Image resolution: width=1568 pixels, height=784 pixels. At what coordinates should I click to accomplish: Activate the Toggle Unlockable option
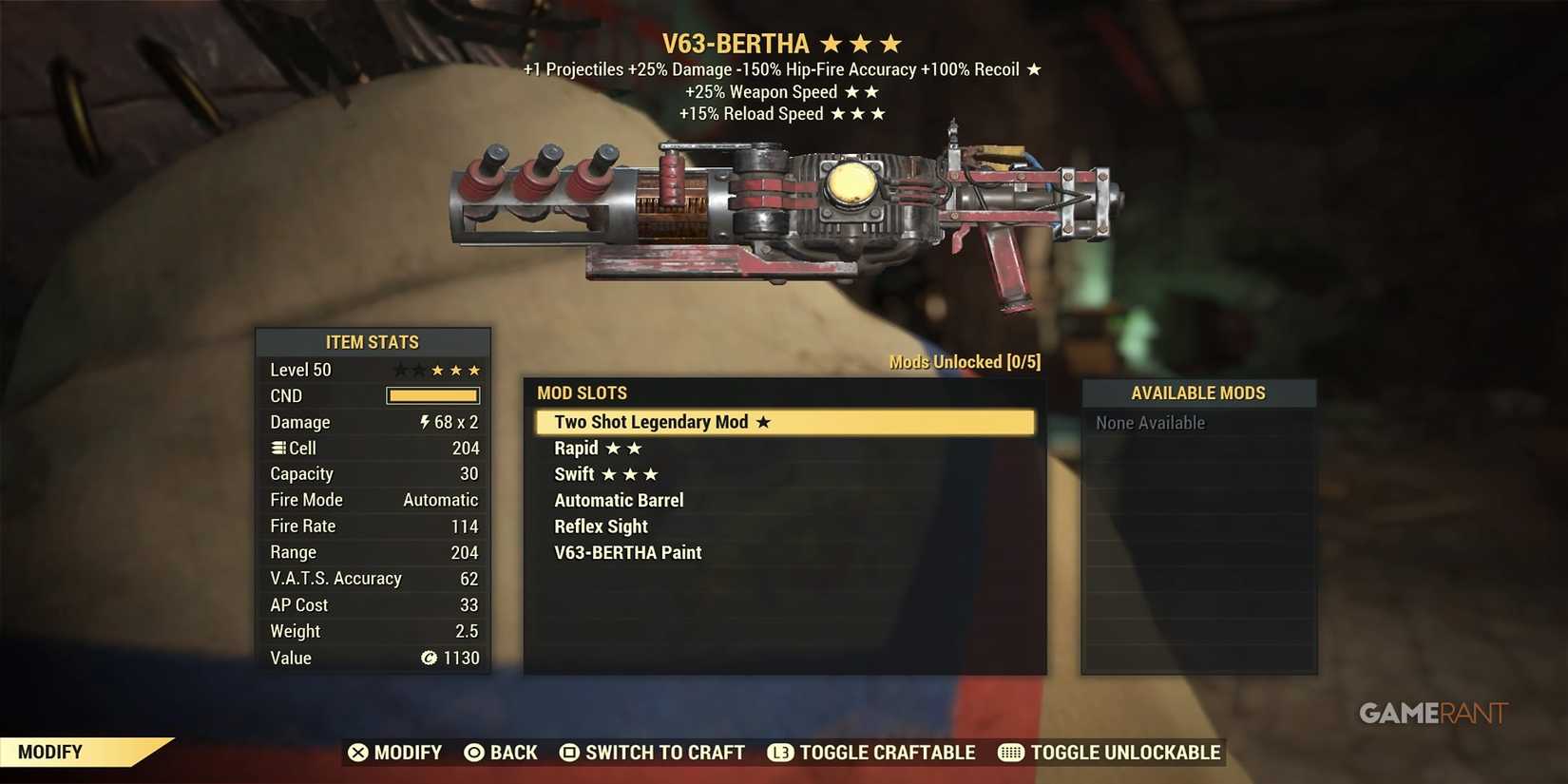(x=1126, y=752)
